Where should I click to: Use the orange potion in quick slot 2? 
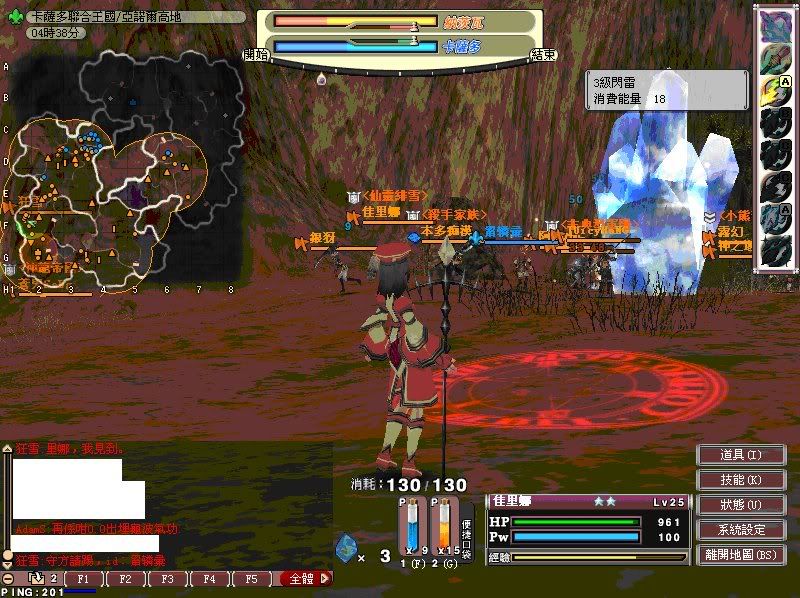coord(443,527)
